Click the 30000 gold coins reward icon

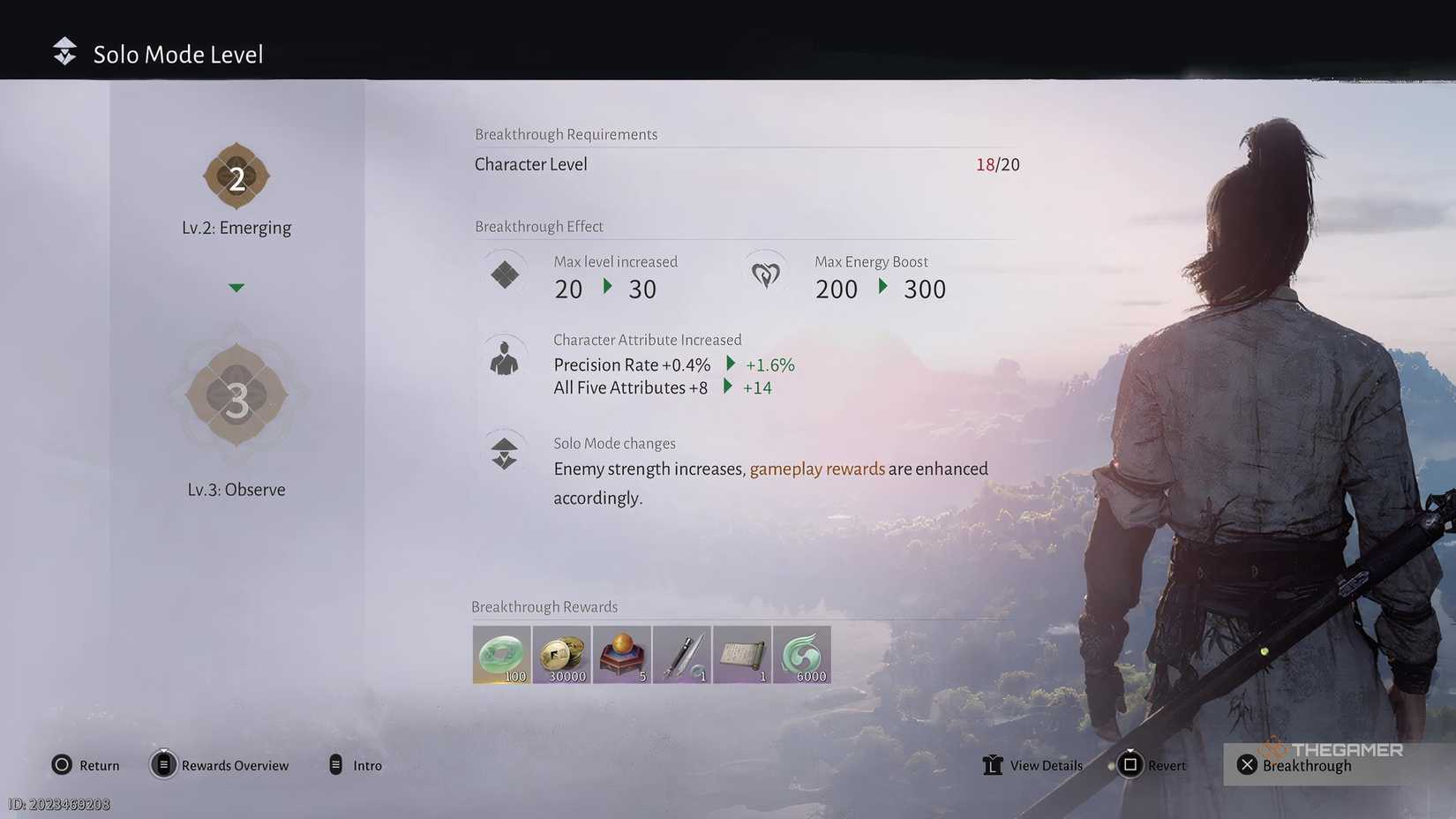[561, 655]
